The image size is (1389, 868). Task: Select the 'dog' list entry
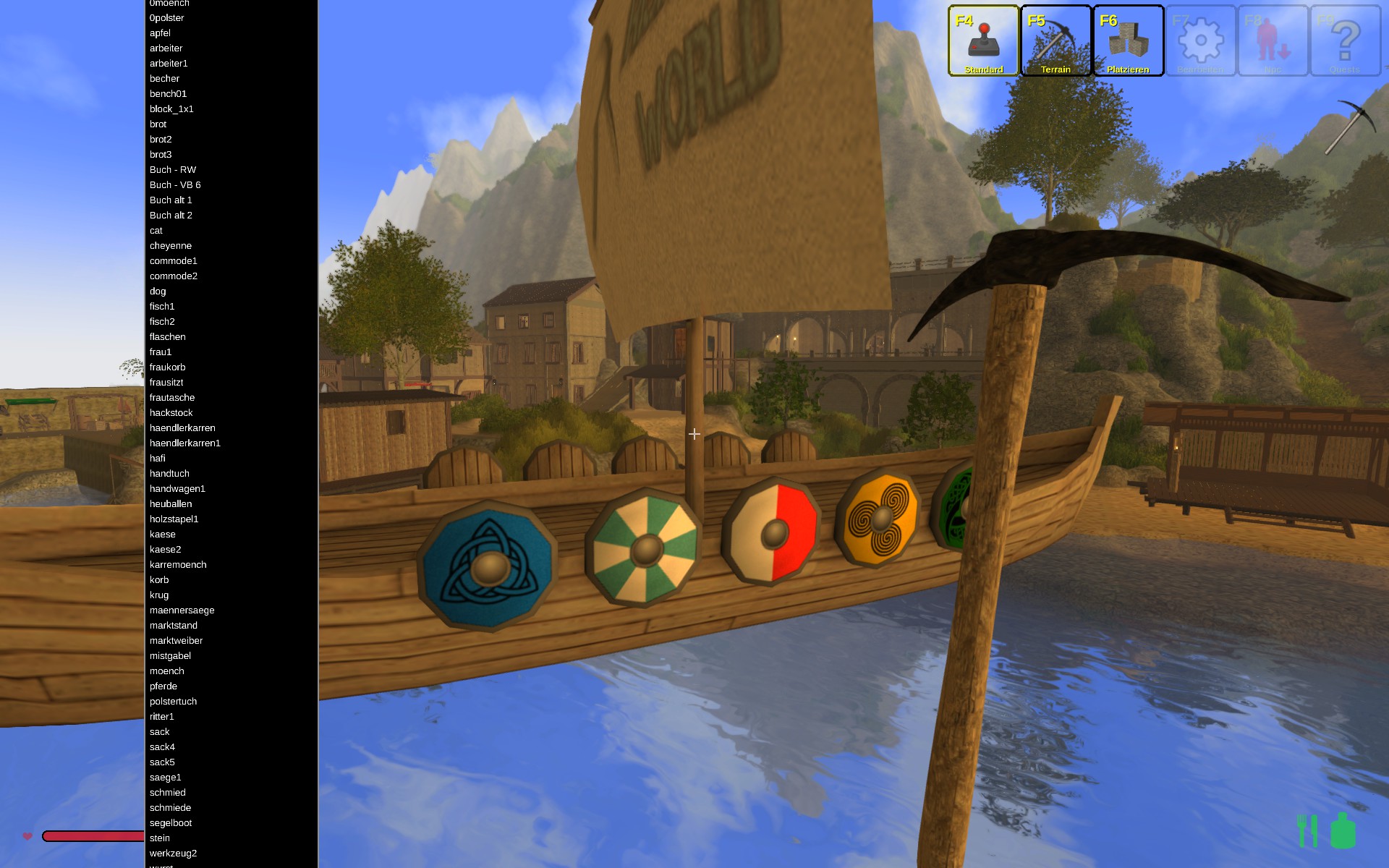click(x=158, y=292)
